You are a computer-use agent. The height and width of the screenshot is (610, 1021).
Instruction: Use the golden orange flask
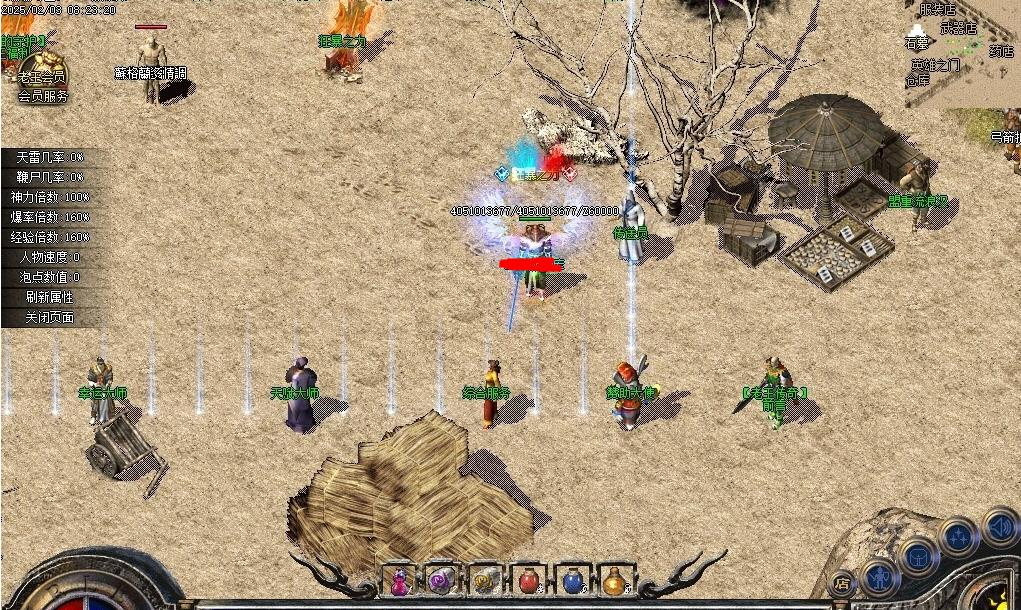(x=615, y=581)
